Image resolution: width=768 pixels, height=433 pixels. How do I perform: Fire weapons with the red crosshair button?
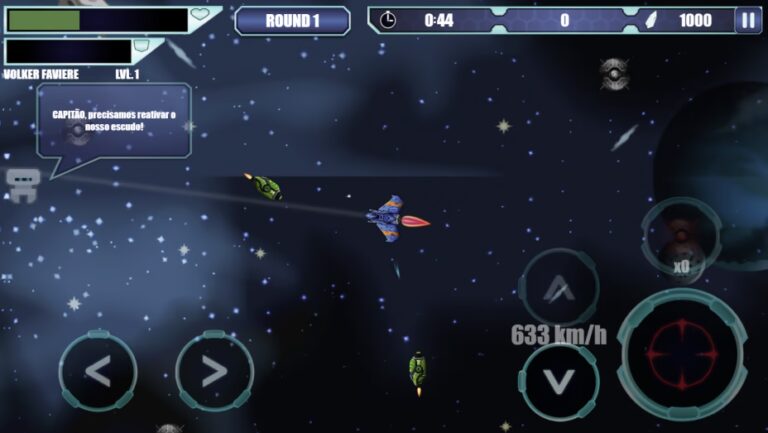pos(681,355)
